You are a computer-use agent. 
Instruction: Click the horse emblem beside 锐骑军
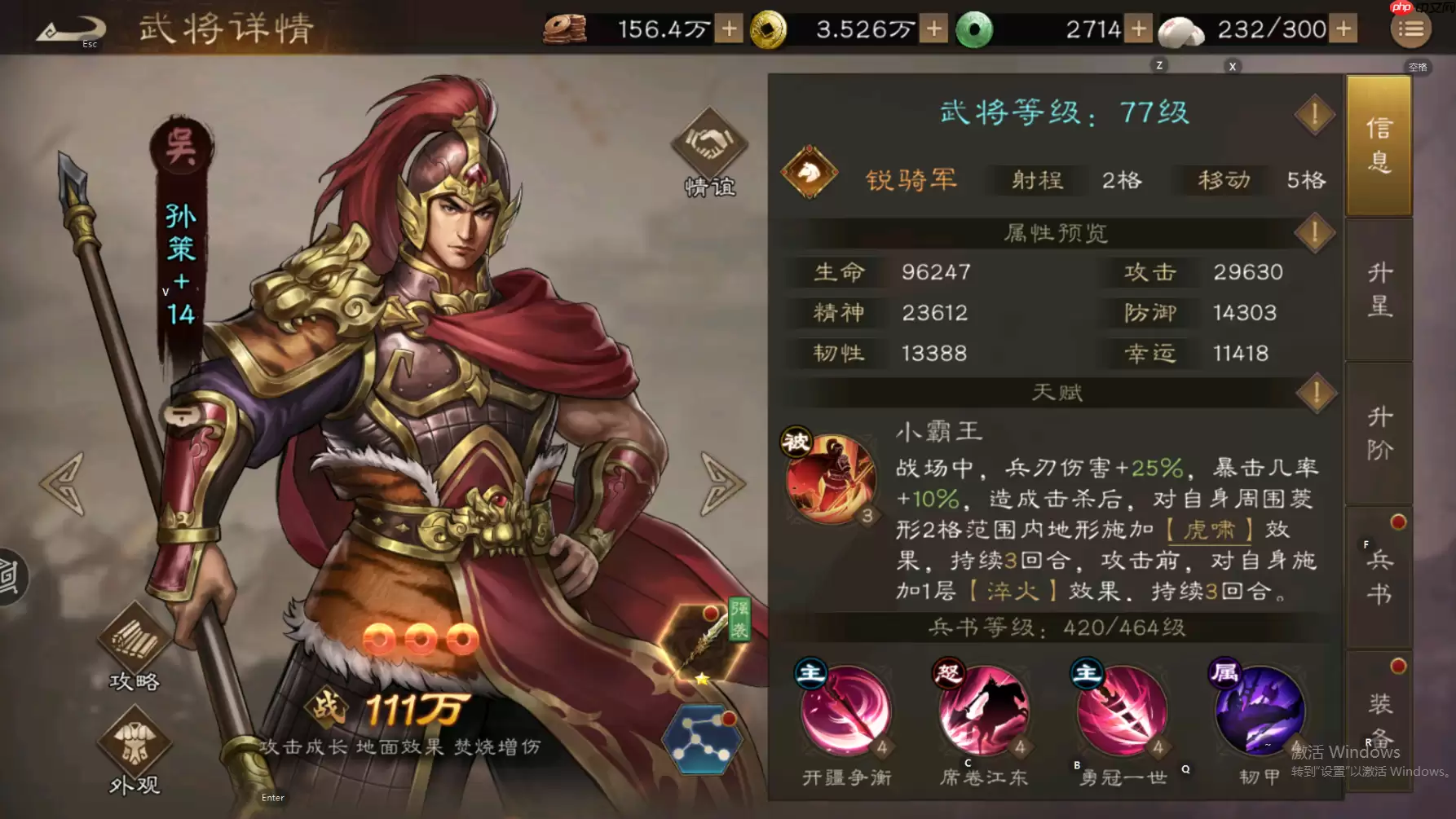pyautogui.click(x=810, y=173)
